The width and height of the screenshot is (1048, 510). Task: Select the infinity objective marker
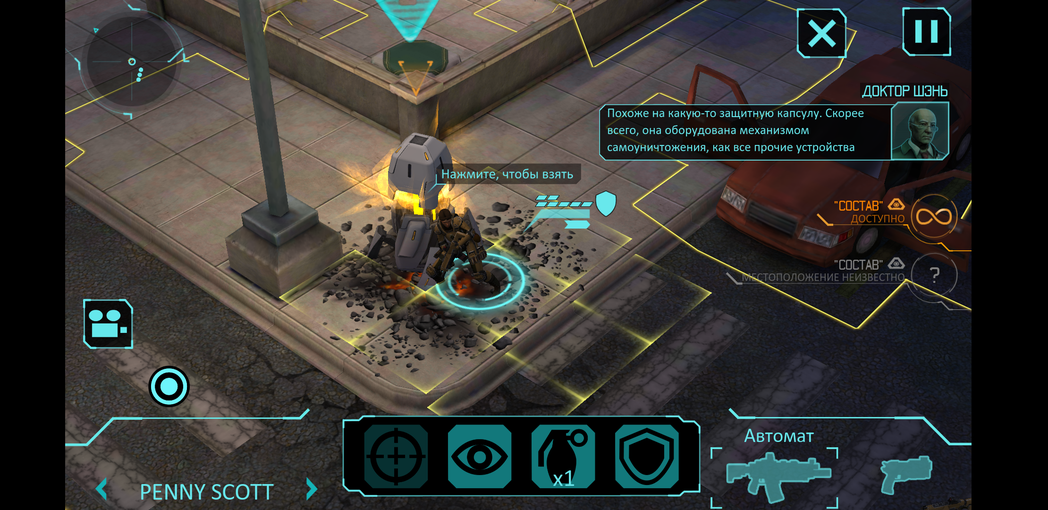[x=934, y=215]
